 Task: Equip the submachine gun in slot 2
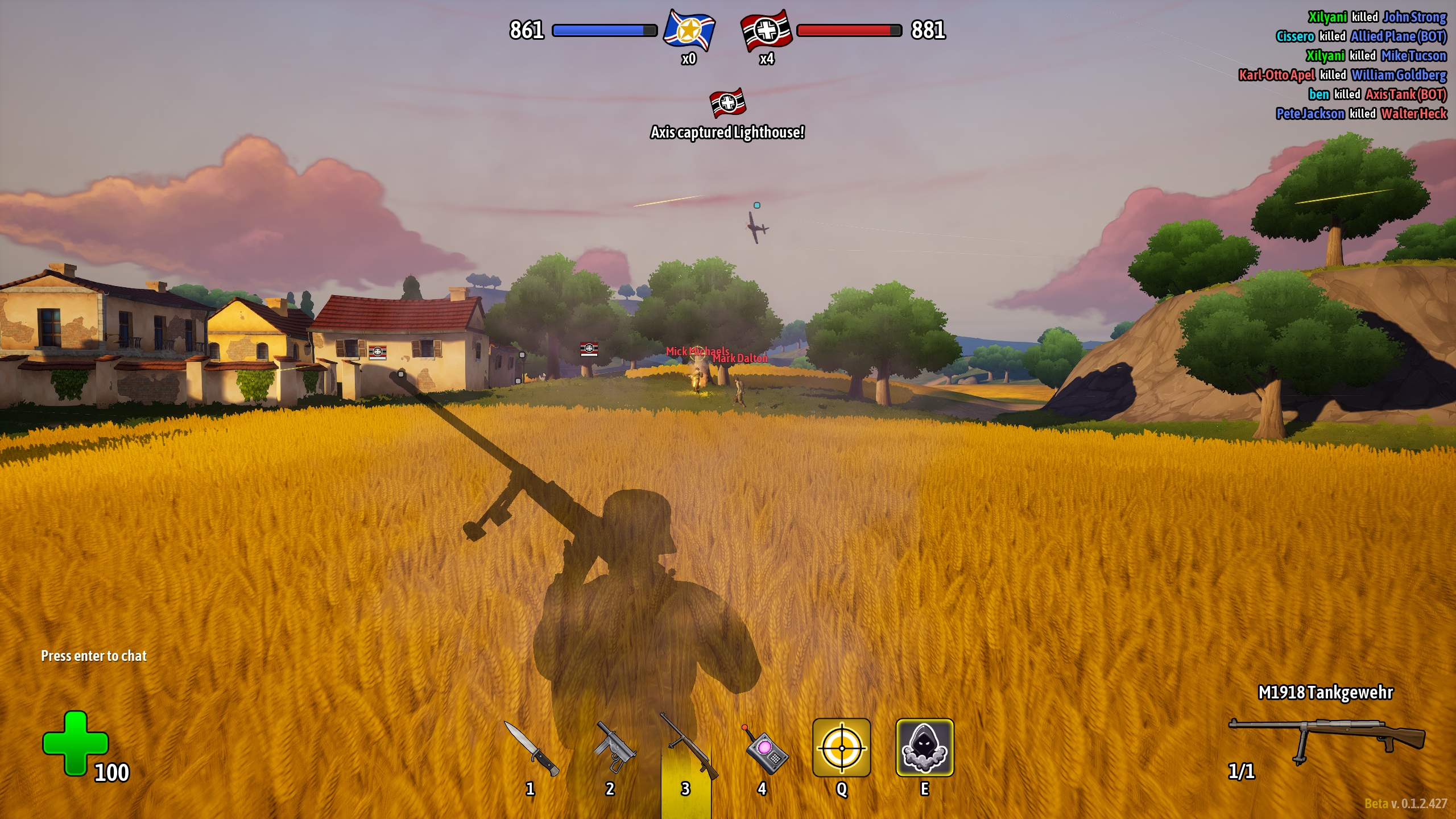[613, 748]
